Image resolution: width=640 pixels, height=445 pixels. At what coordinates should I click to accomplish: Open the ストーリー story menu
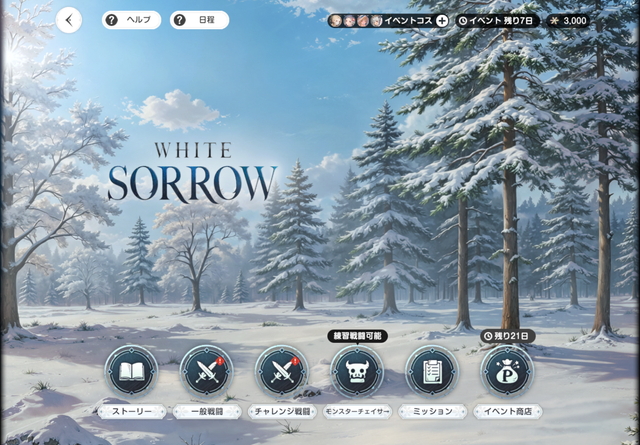click(131, 372)
